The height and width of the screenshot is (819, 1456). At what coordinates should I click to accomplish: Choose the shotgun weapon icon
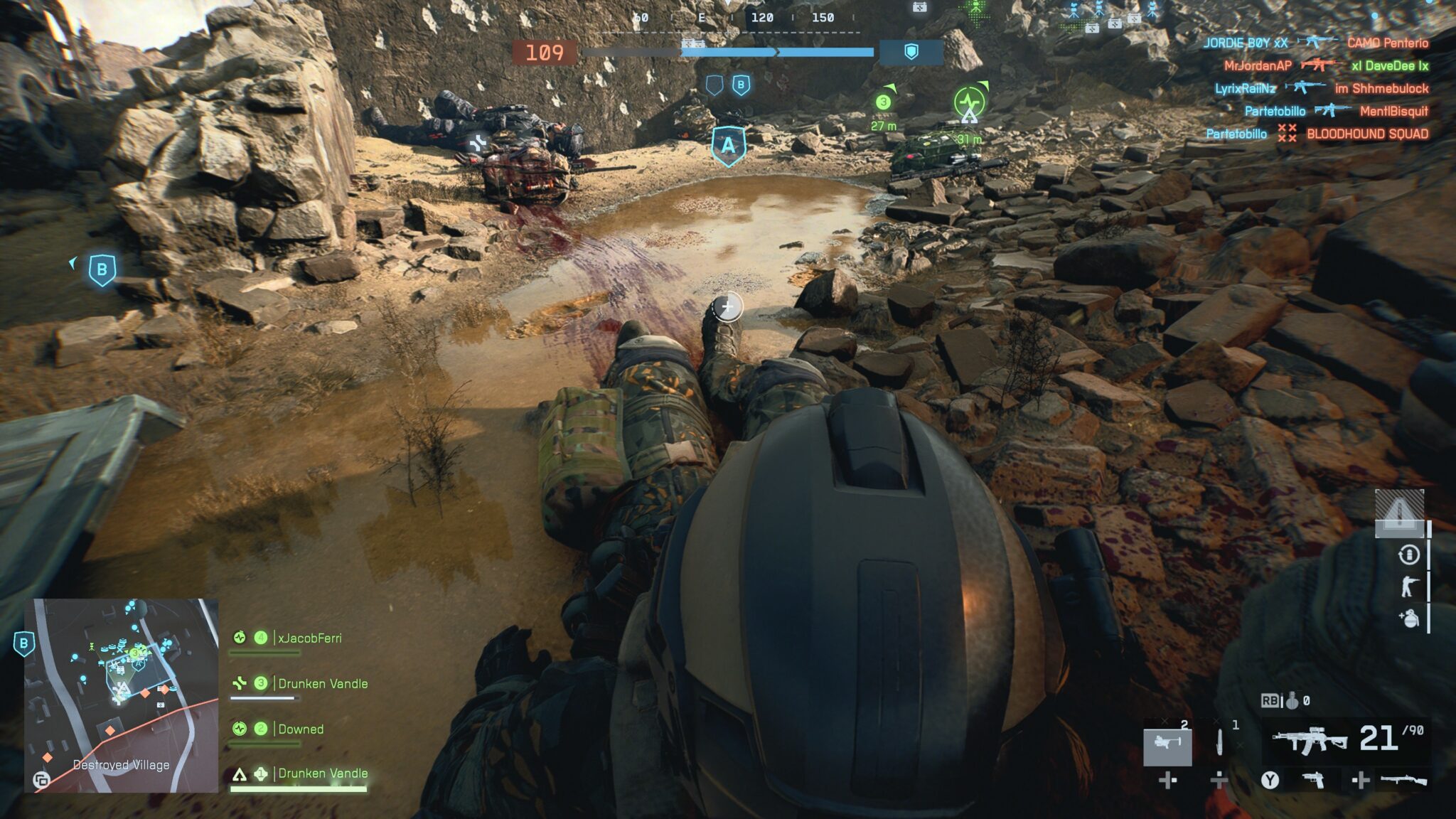pyautogui.click(x=1403, y=780)
